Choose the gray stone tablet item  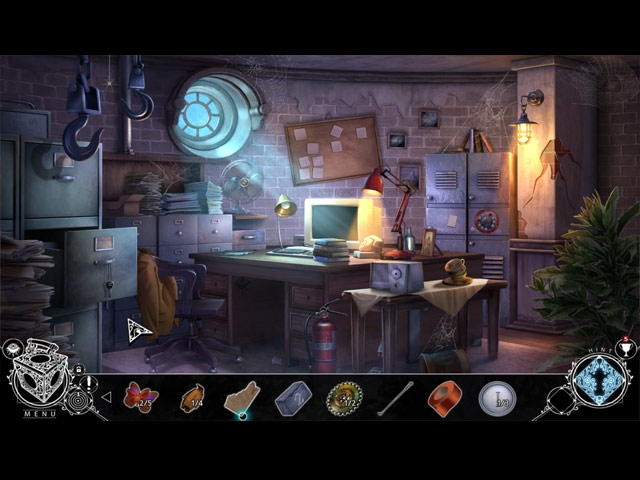point(293,398)
